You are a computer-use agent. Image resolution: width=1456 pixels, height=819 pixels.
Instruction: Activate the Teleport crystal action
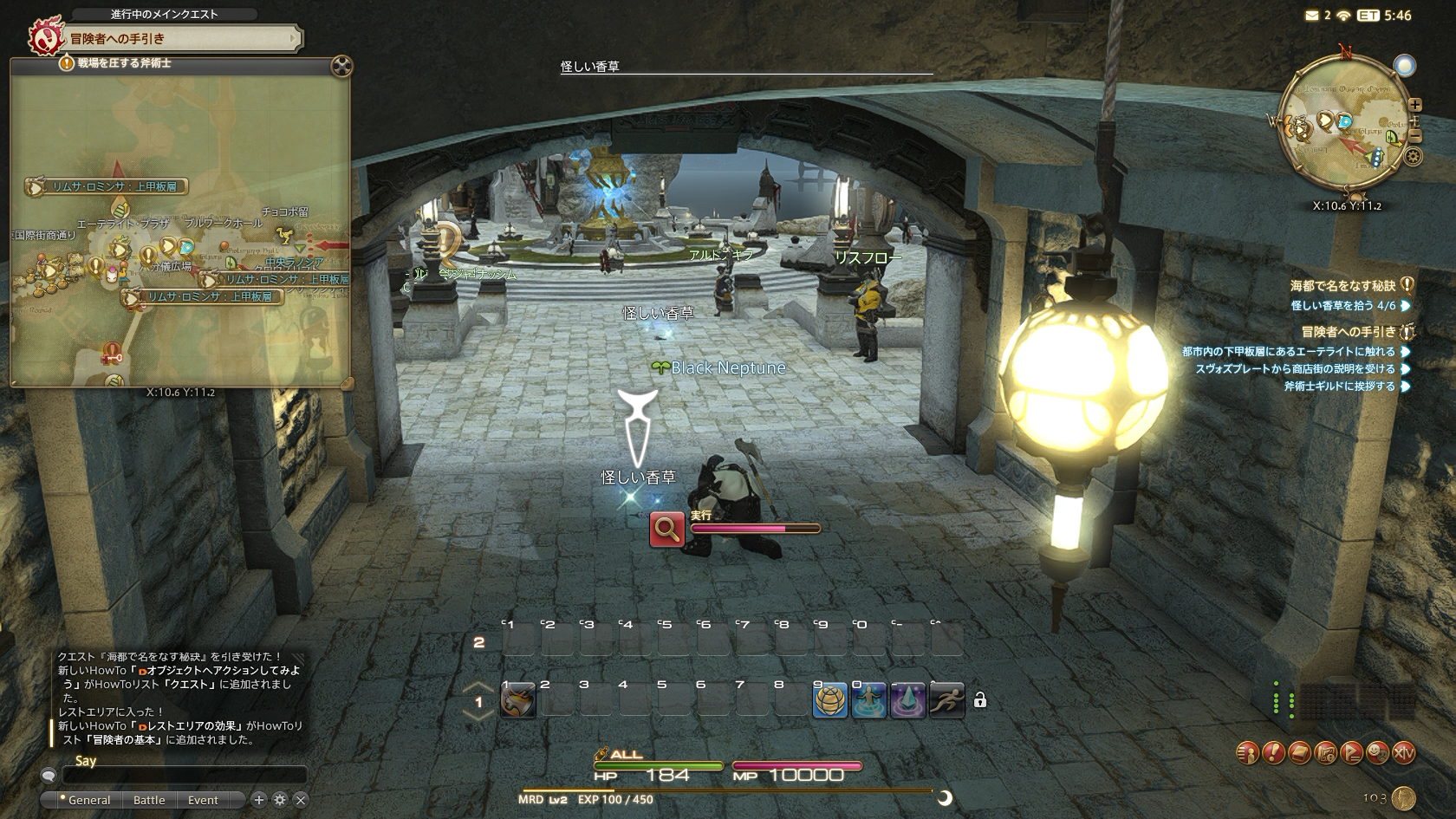tap(907, 700)
